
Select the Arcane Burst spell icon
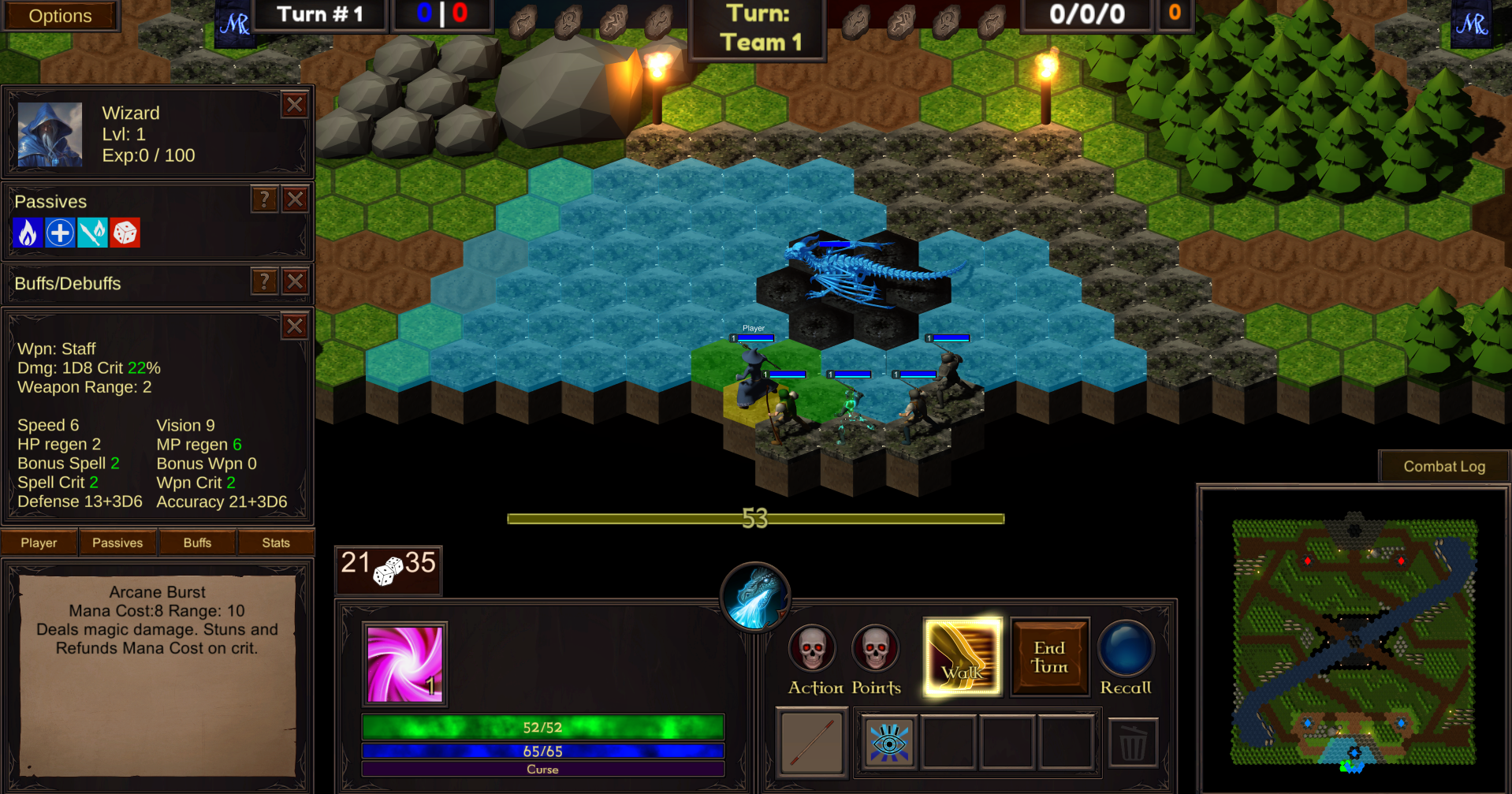tap(405, 663)
